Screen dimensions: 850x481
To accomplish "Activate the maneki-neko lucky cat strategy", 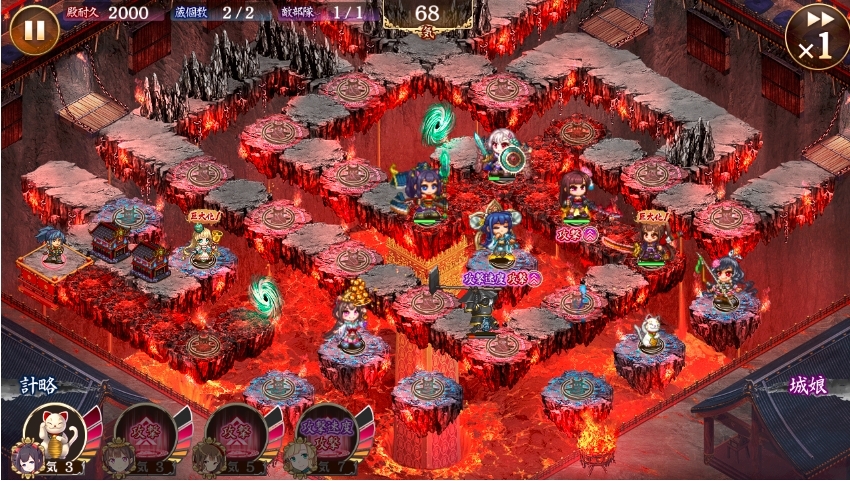I will pos(54,433).
